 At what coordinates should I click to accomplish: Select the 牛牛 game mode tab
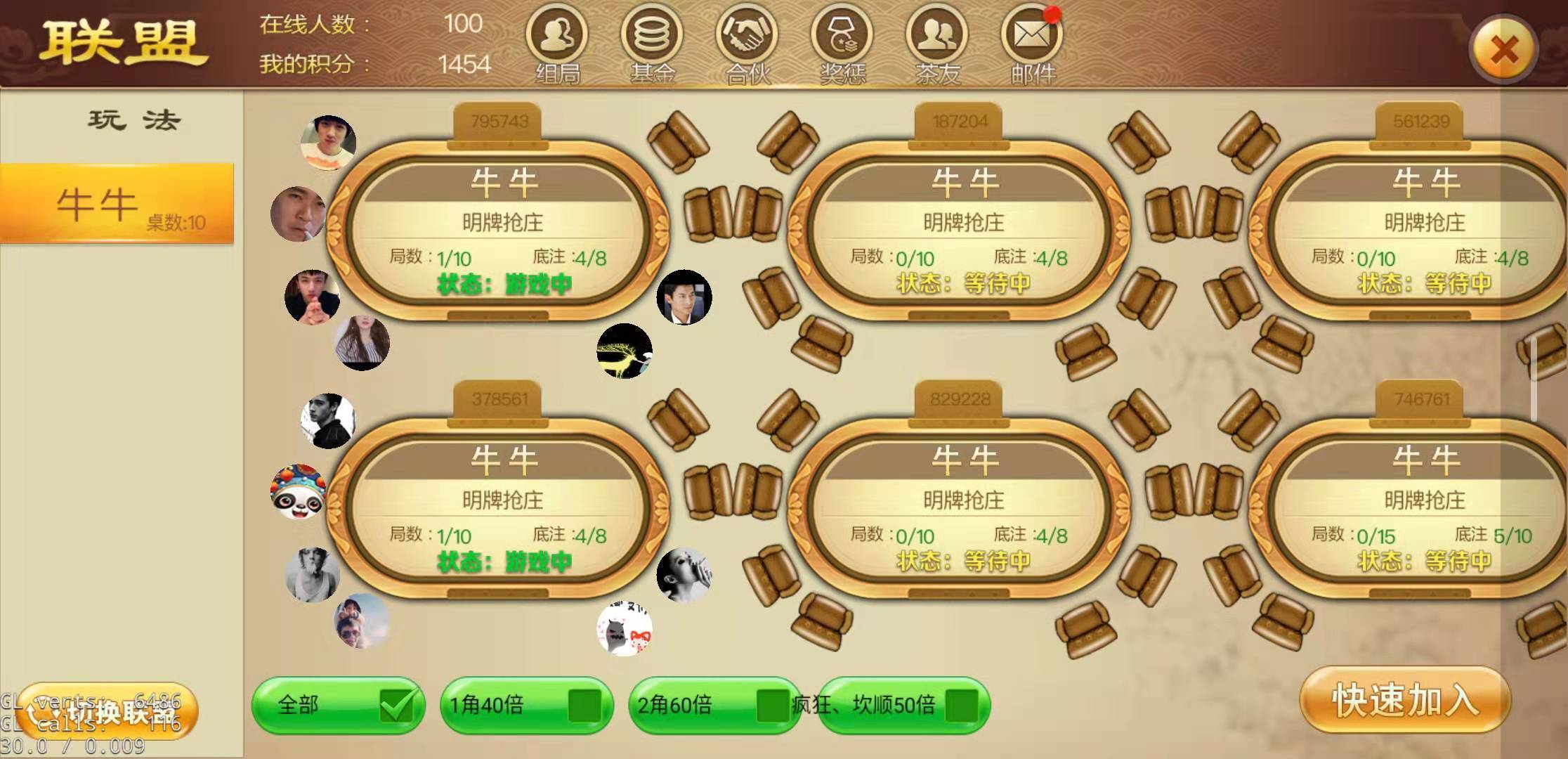click(x=117, y=204)
